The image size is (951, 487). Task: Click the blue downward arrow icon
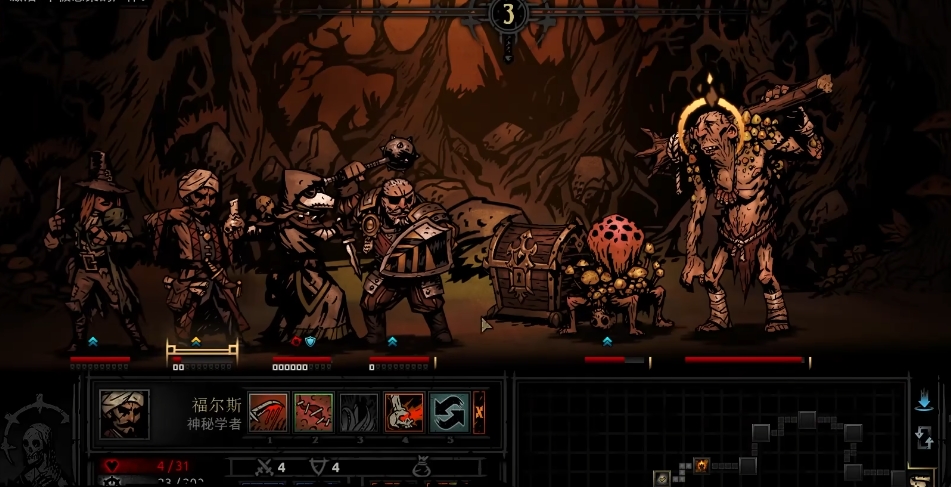point(924,401)
